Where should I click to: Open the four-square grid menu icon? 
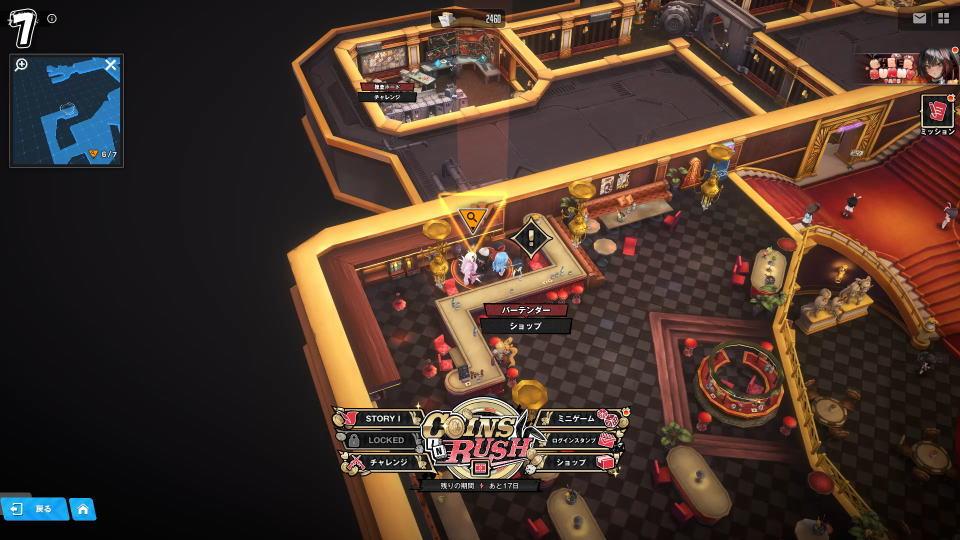coord(943,18)
